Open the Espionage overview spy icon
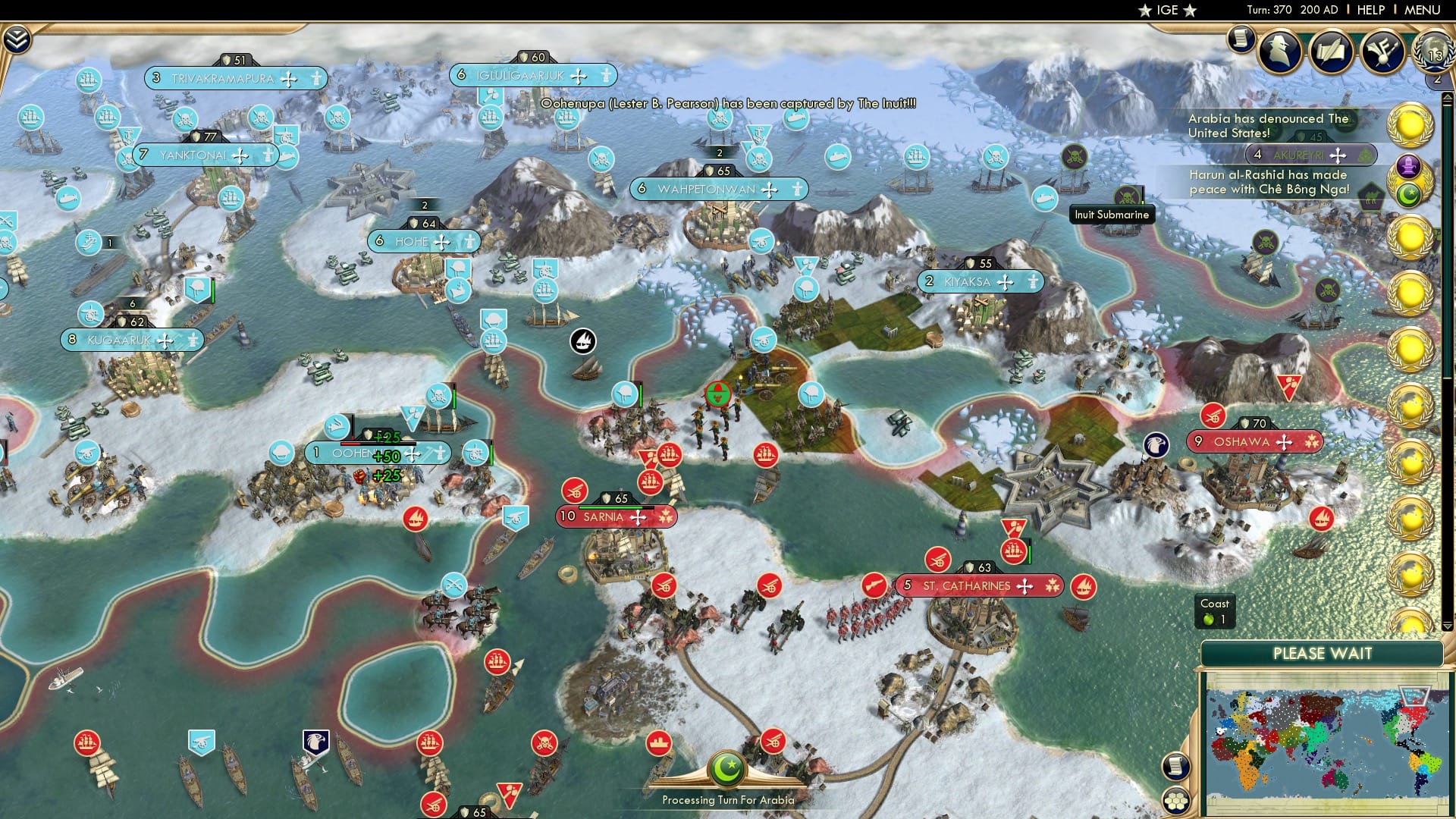The image size is (1456, 819). coord(1281,51)
